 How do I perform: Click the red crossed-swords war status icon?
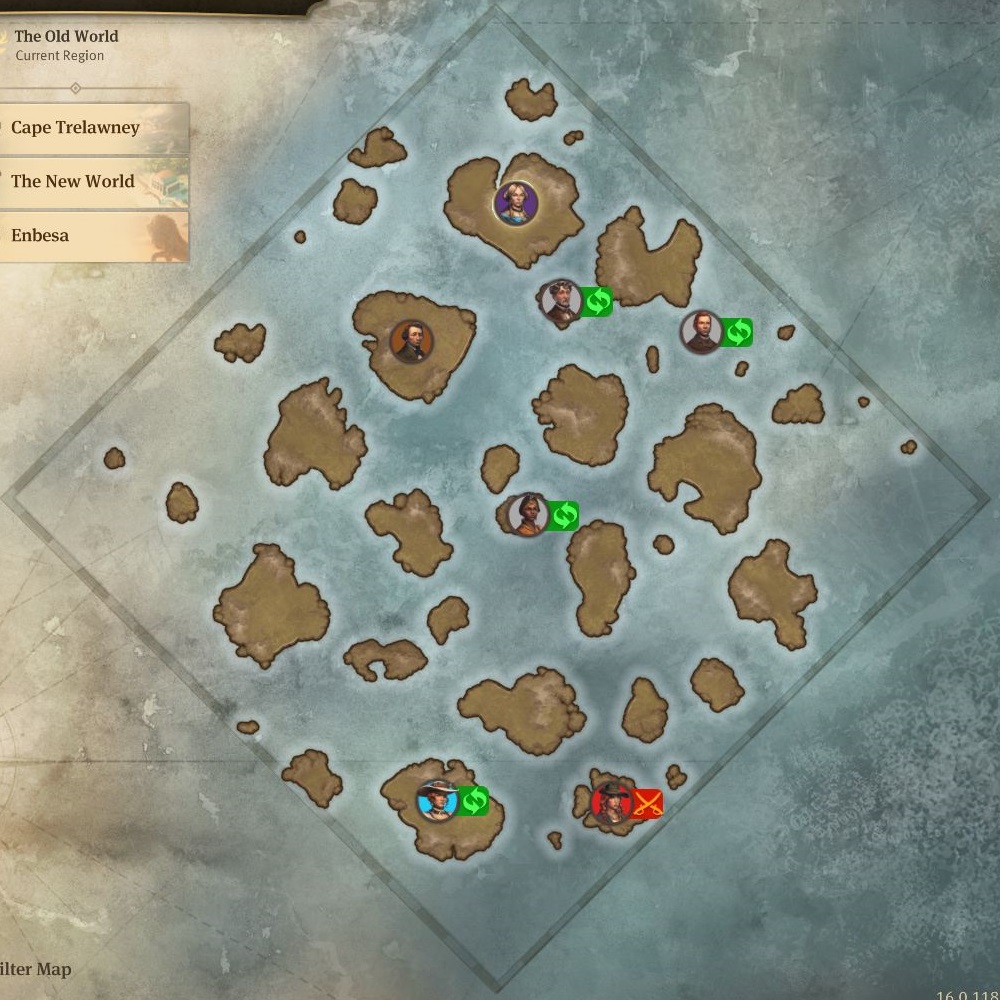(x=647, y=803)
